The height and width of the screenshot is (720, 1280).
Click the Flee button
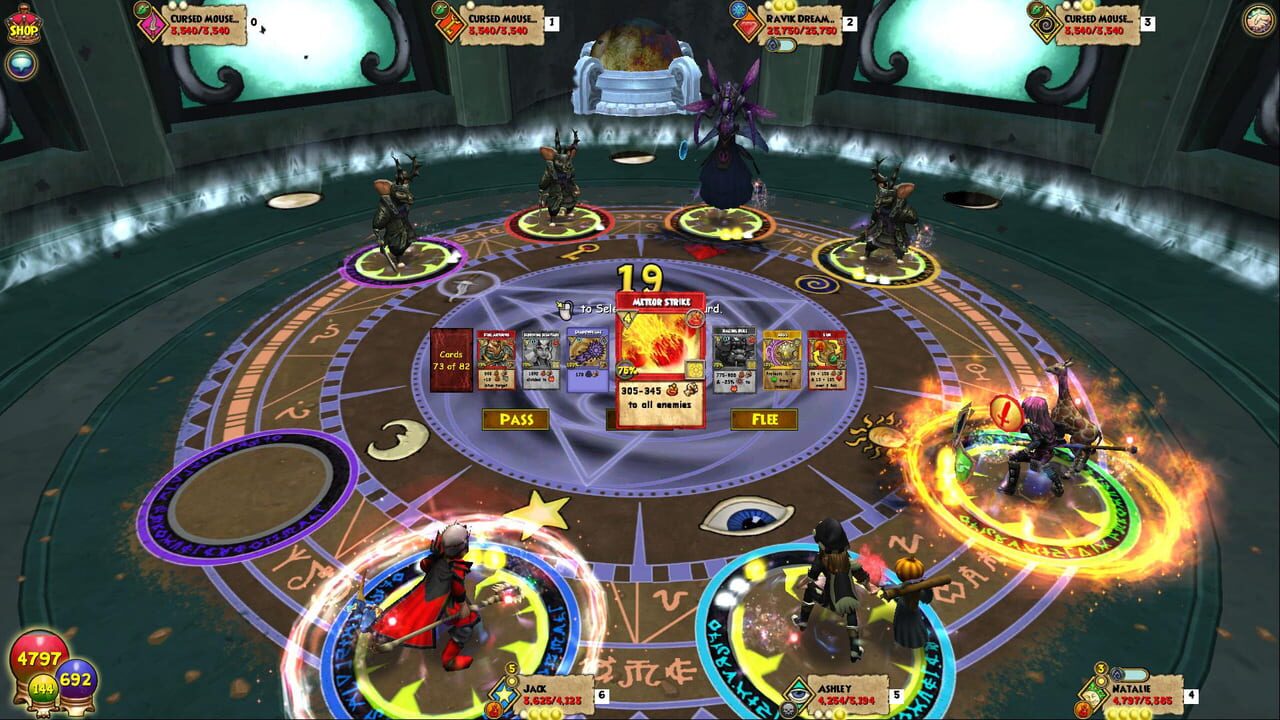pyautogui.click(x=764, y=419)
